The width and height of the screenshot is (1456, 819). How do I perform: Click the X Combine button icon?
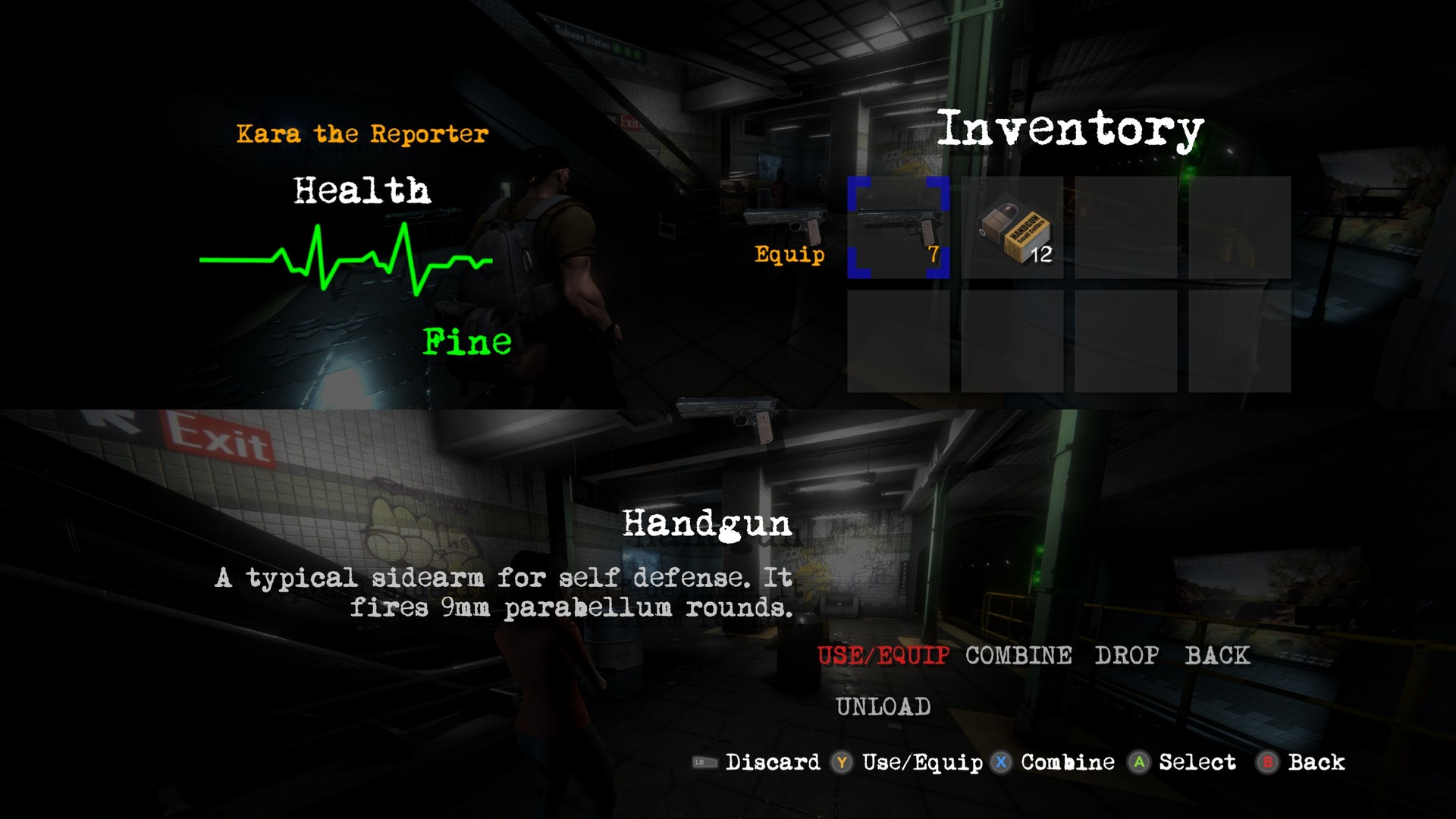1000,763
